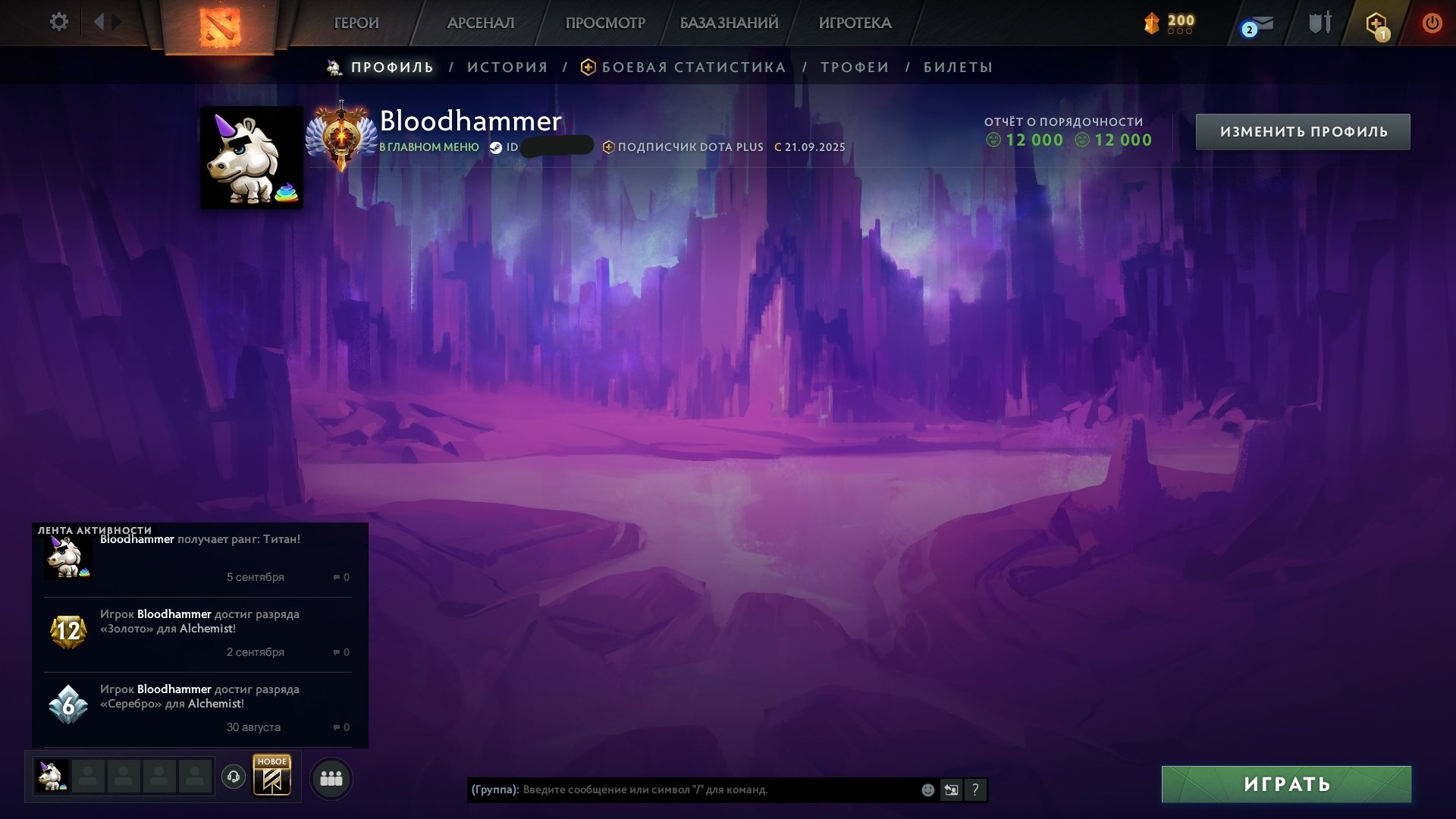Open the БОЕВАЯ СТАТИСТИКА tab

click(x=693, y=67)
